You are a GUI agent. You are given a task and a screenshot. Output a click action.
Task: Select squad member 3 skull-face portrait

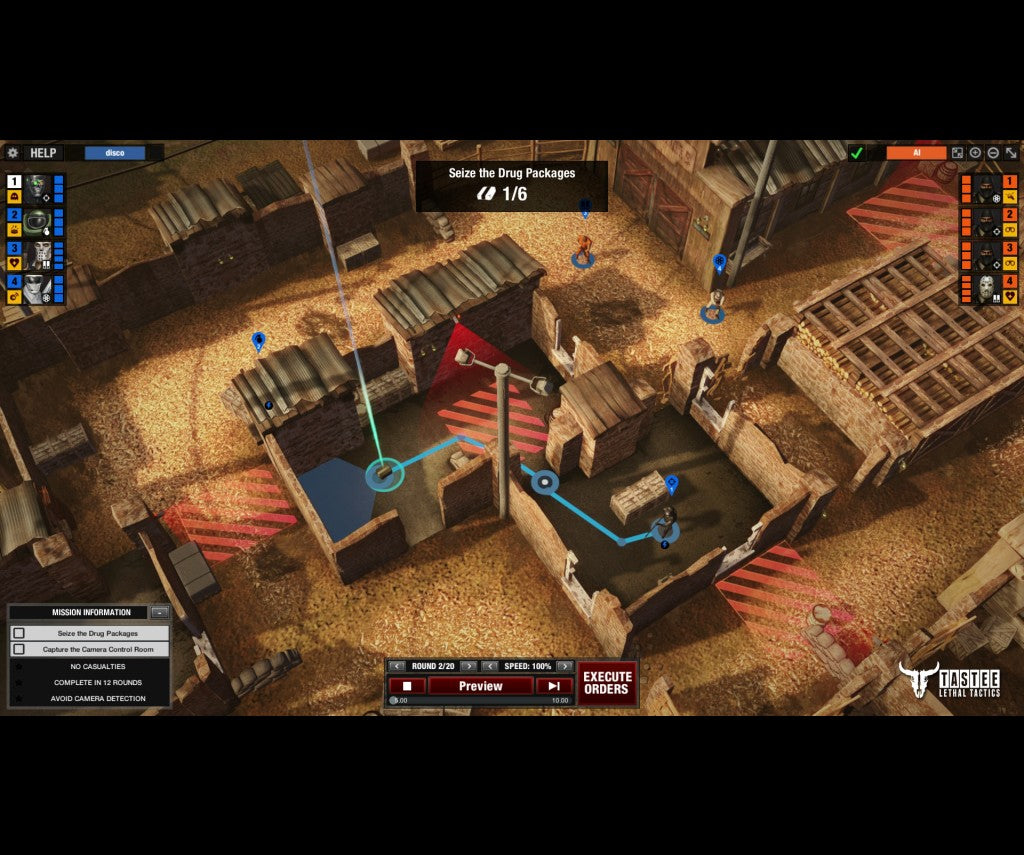(x=38, y=254)
